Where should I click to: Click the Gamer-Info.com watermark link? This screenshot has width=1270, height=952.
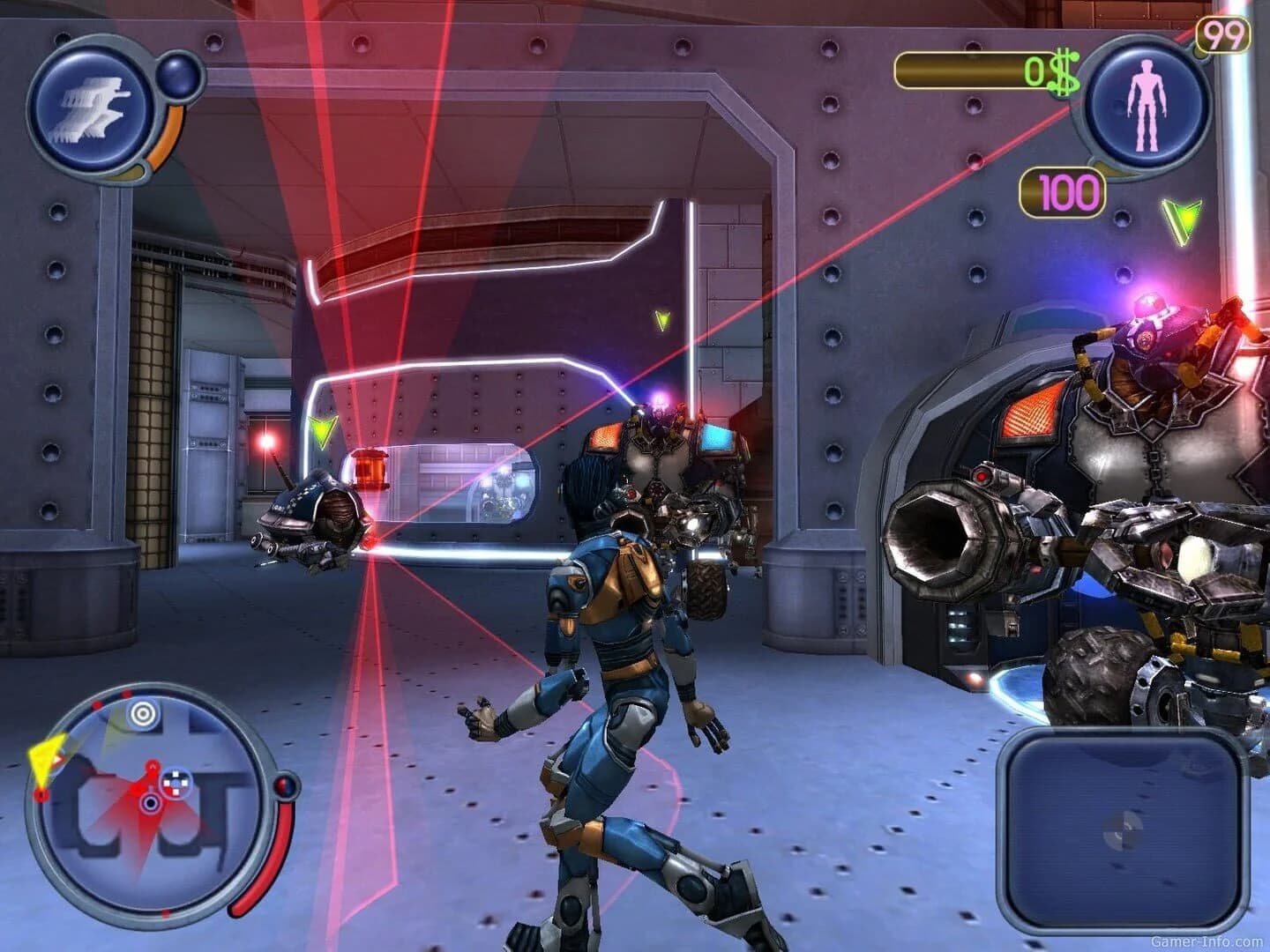(1206, 942)
